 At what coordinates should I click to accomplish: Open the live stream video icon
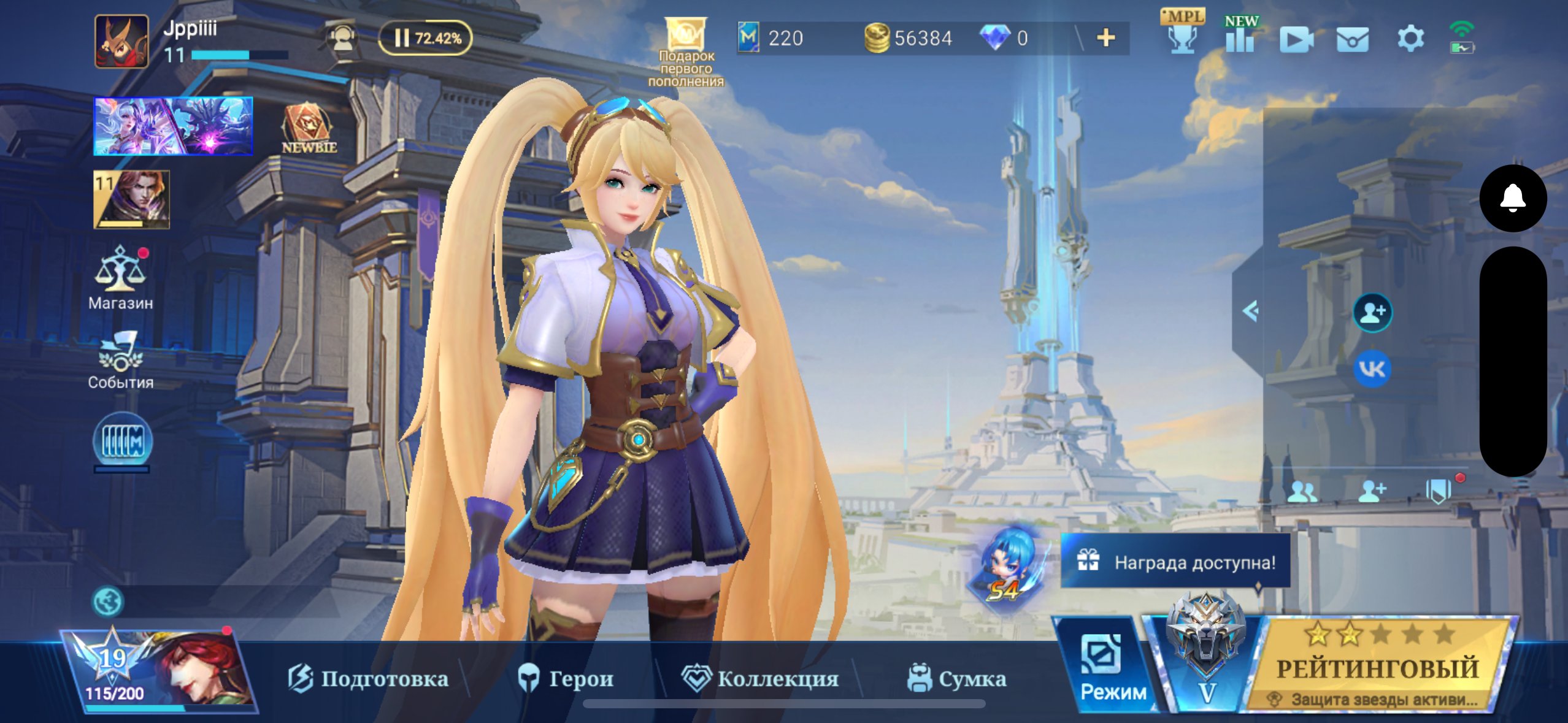pyautogui.click(x=1296, y=38)
